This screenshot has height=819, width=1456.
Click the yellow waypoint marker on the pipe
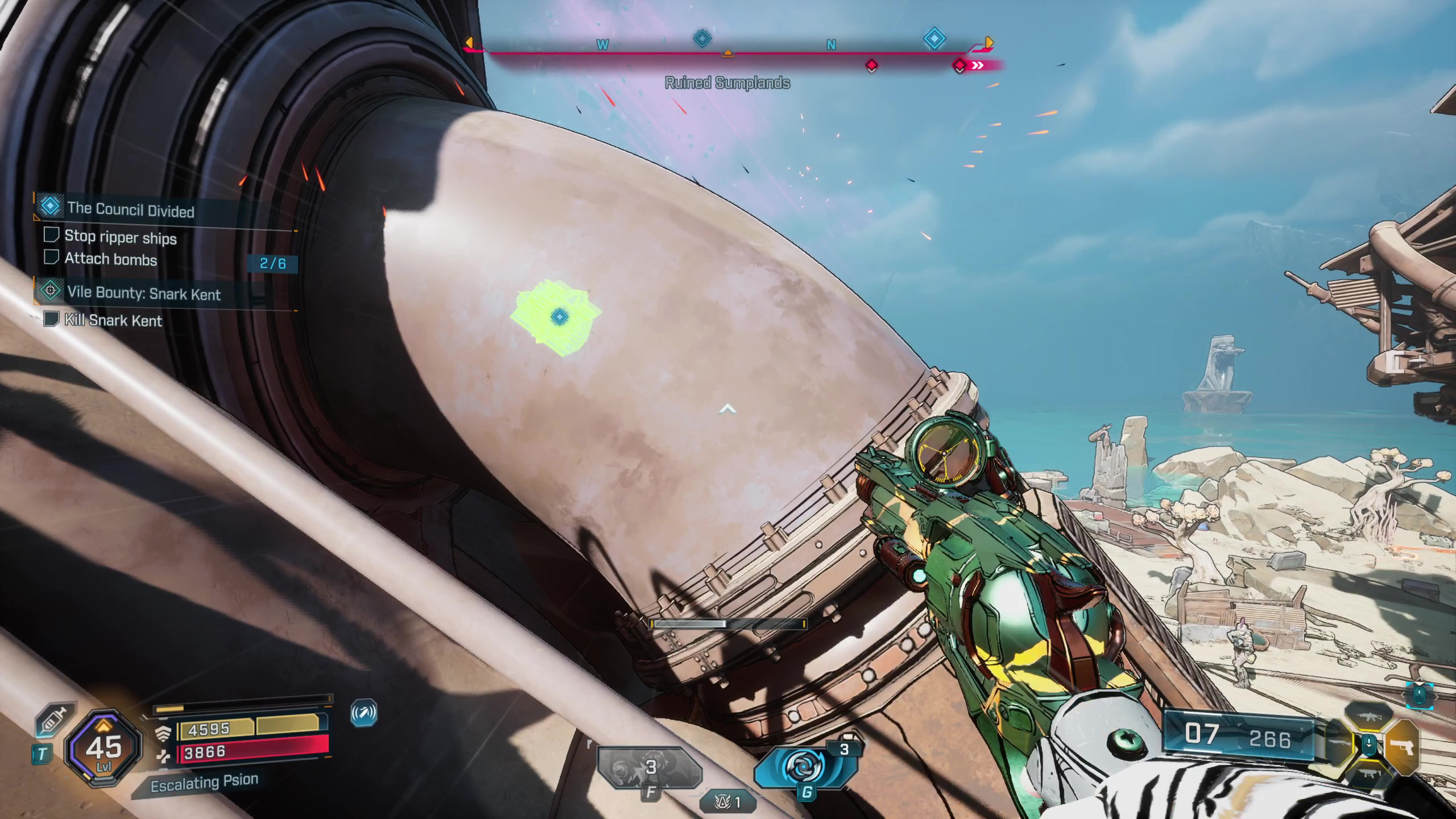560,316
